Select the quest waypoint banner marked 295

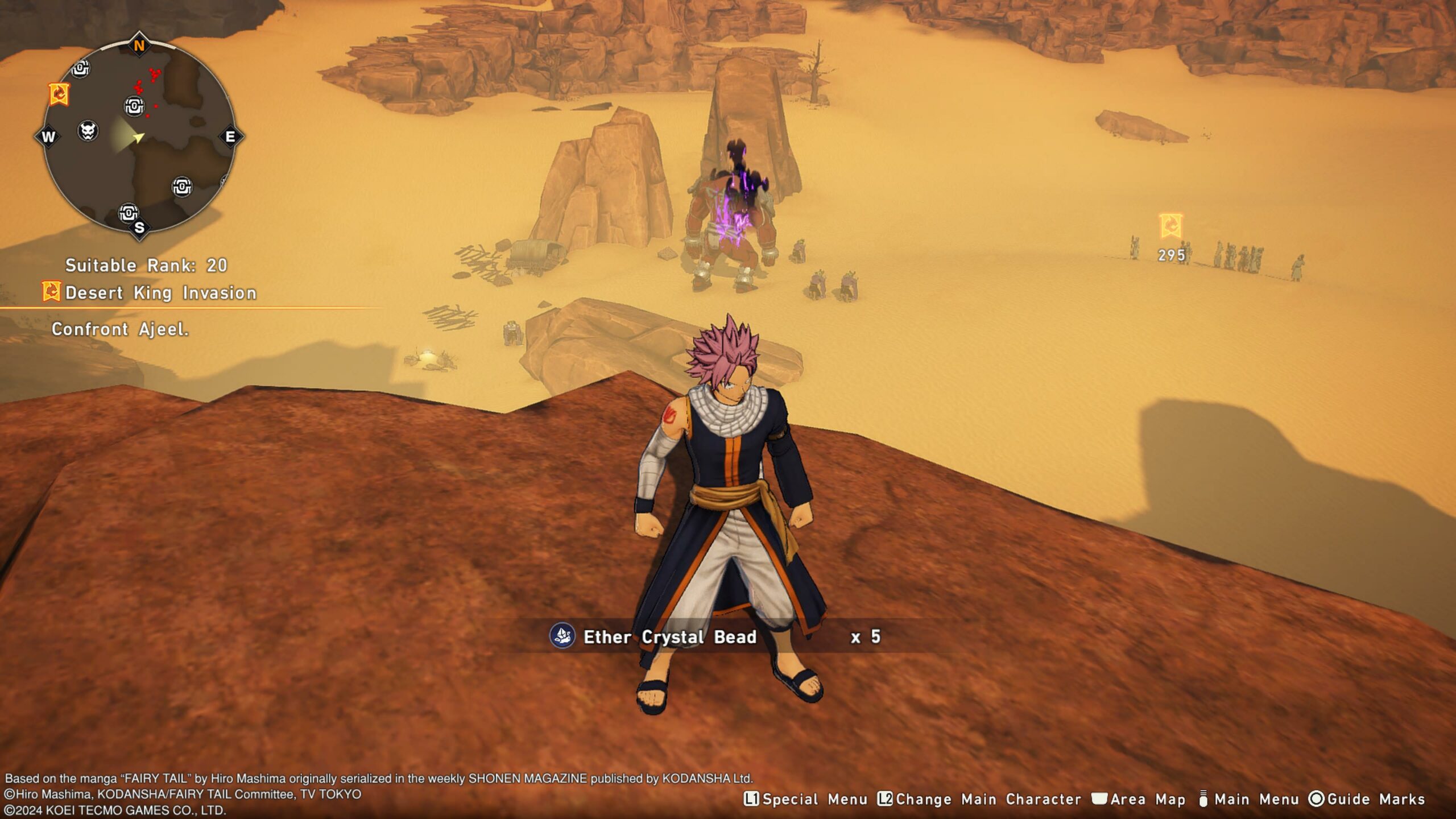click(1170, 226)
